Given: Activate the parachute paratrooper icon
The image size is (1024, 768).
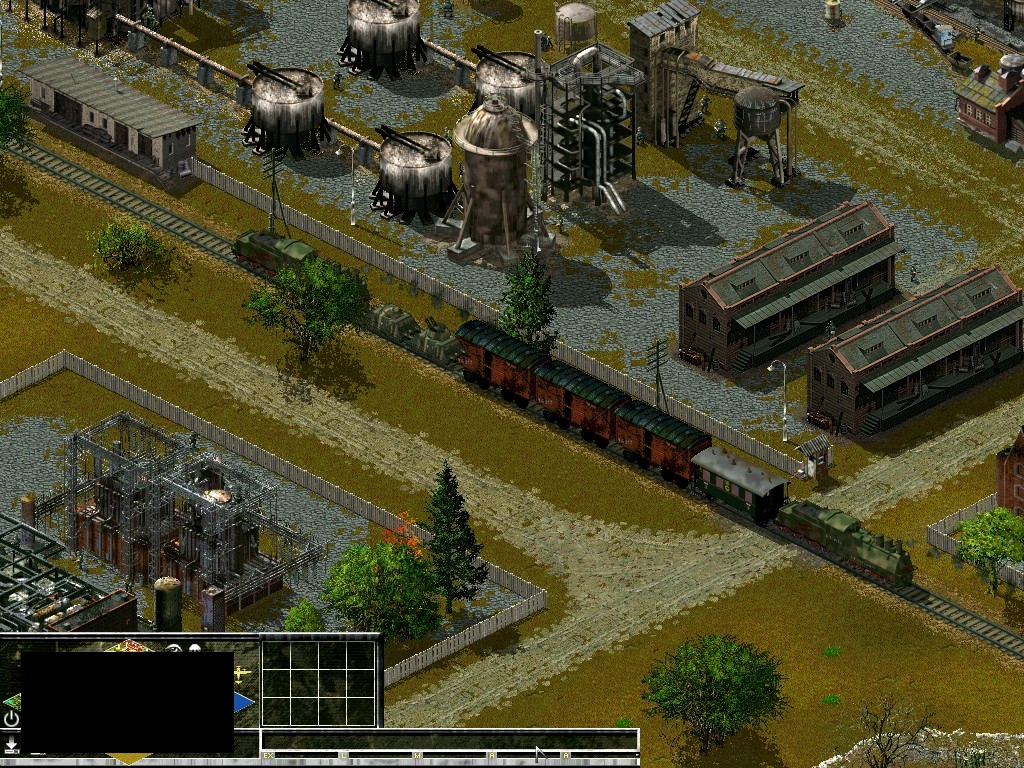Looking at the screenshot, I should point(194,649).
